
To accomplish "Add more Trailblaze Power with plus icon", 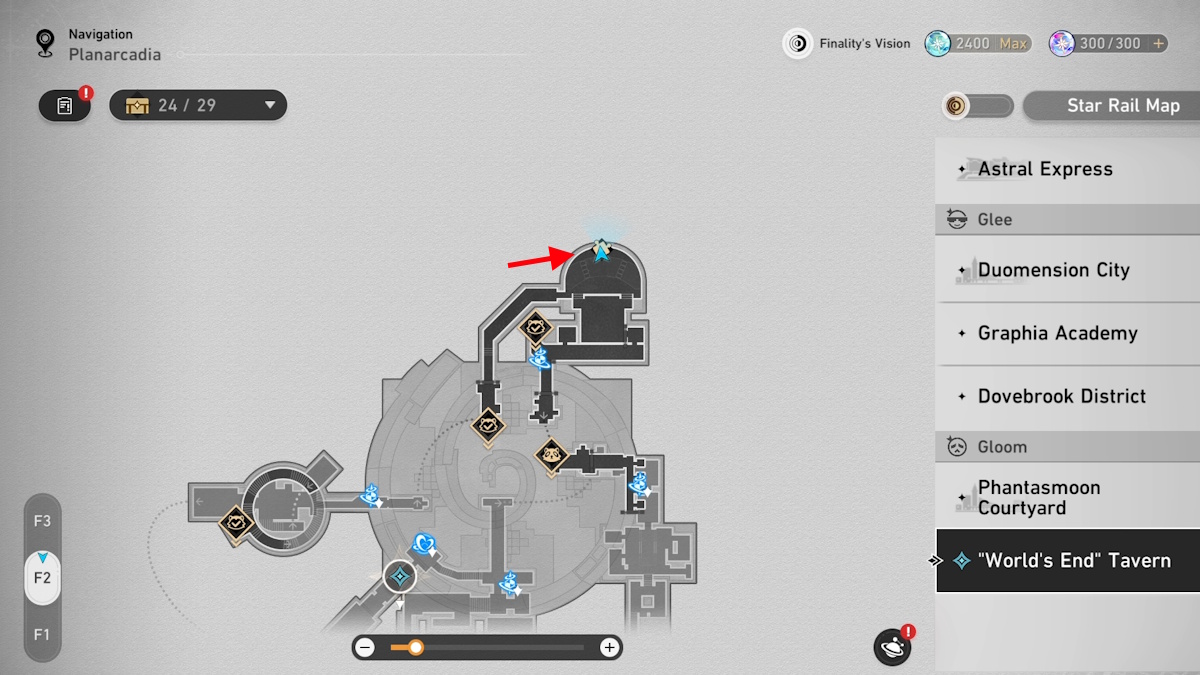I will tap(1159, 43).
